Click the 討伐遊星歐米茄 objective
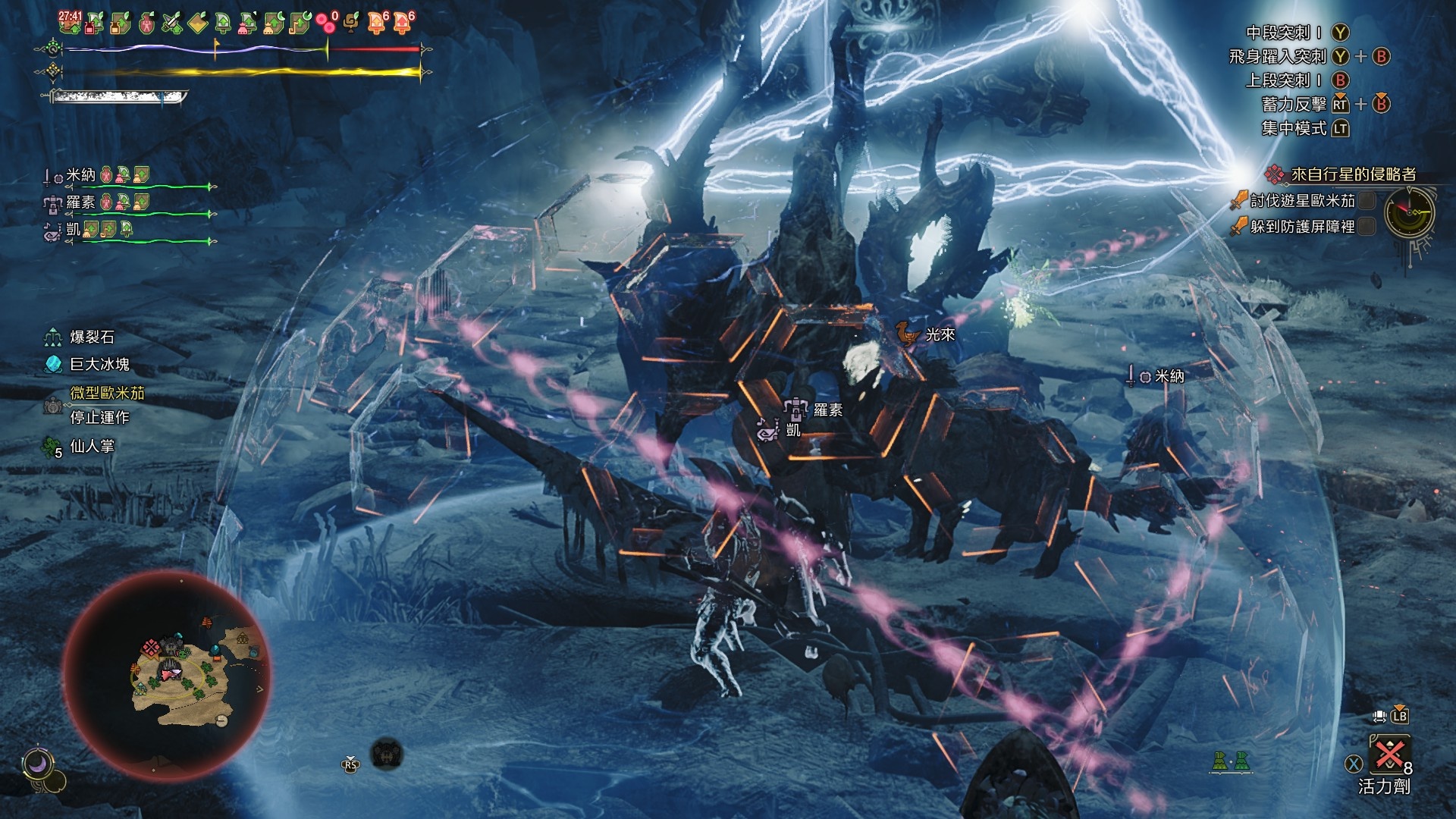The image size is (1456, 819). tap(1301, 201)
